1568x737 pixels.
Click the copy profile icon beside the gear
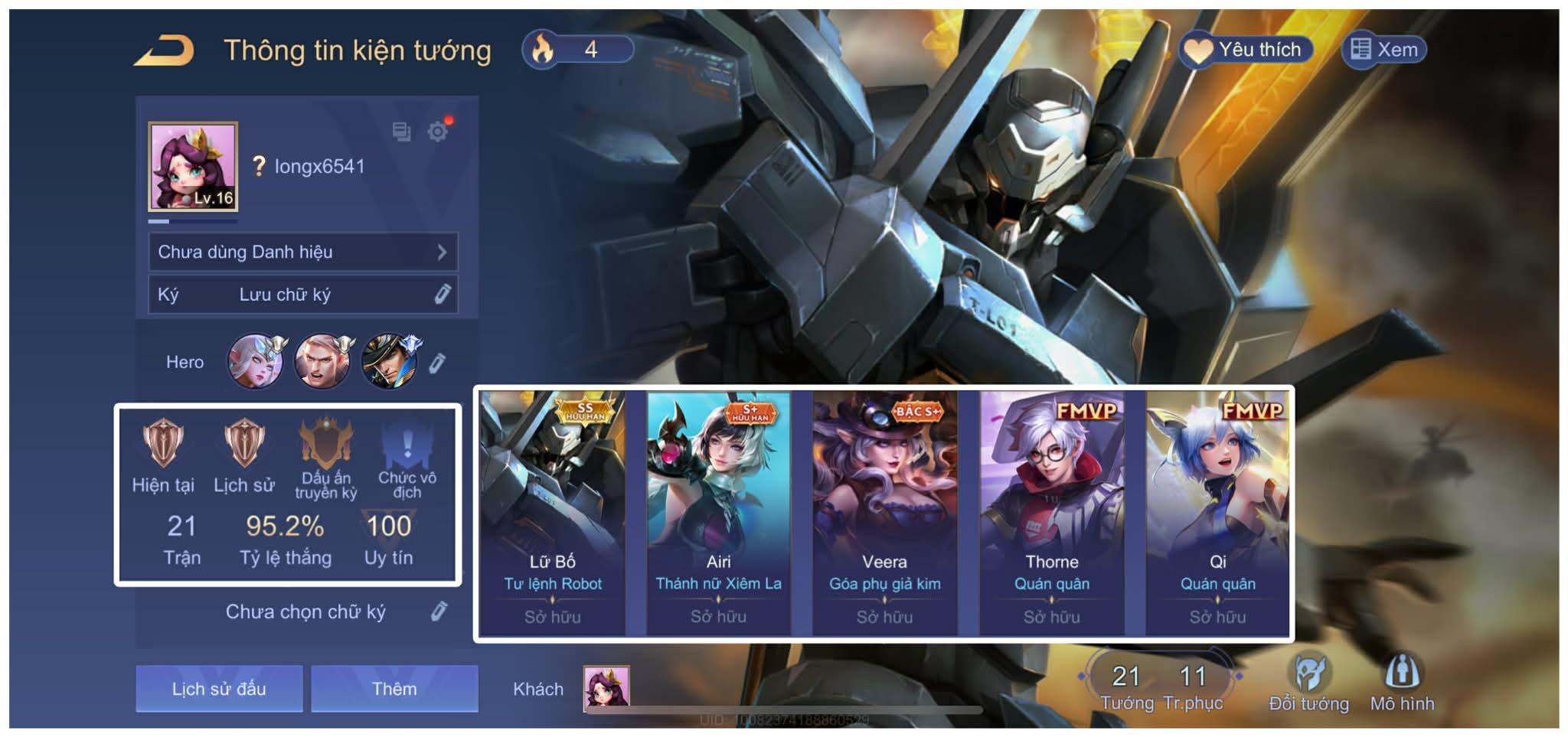[400, 132]
